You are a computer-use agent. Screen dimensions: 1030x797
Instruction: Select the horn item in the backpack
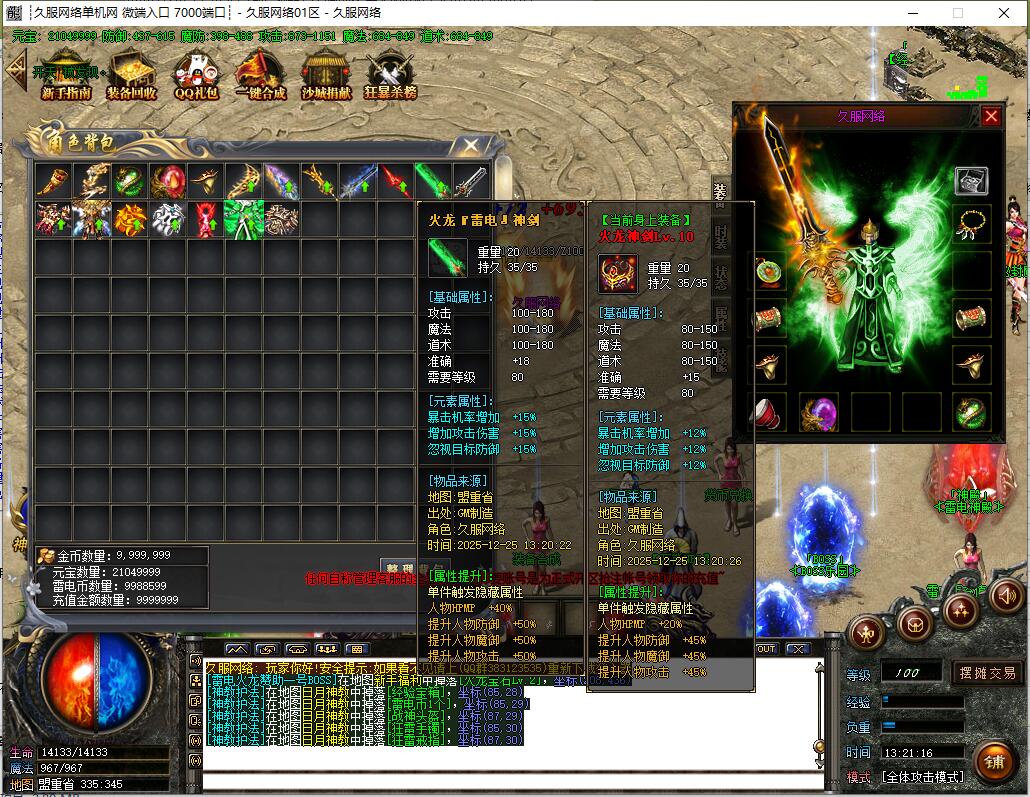pyautogui.click(x=52, y=181)
